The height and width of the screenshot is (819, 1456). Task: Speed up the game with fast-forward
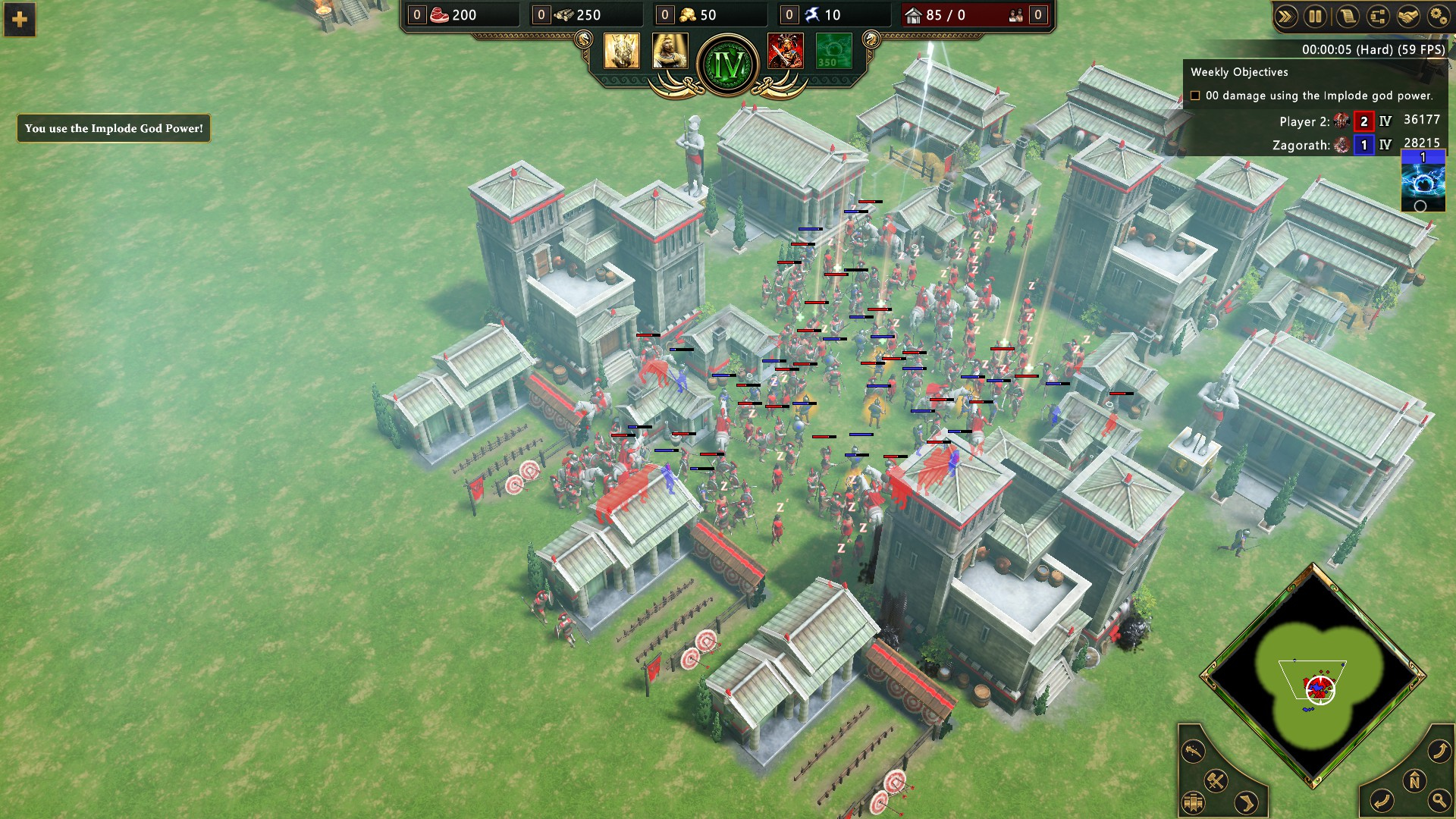point(1285,17)
